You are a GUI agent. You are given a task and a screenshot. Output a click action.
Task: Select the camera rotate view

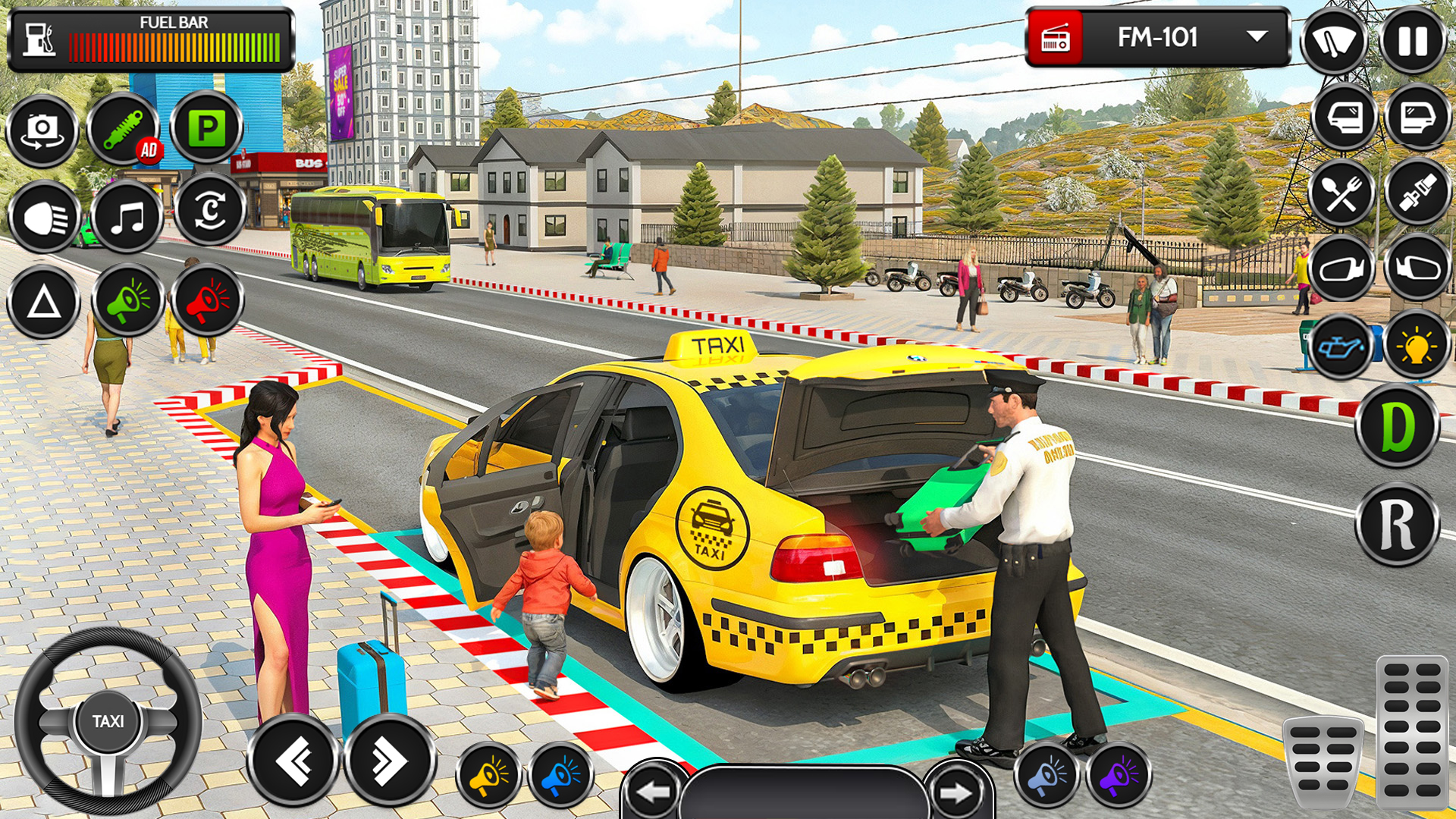(x=42, y=130)
